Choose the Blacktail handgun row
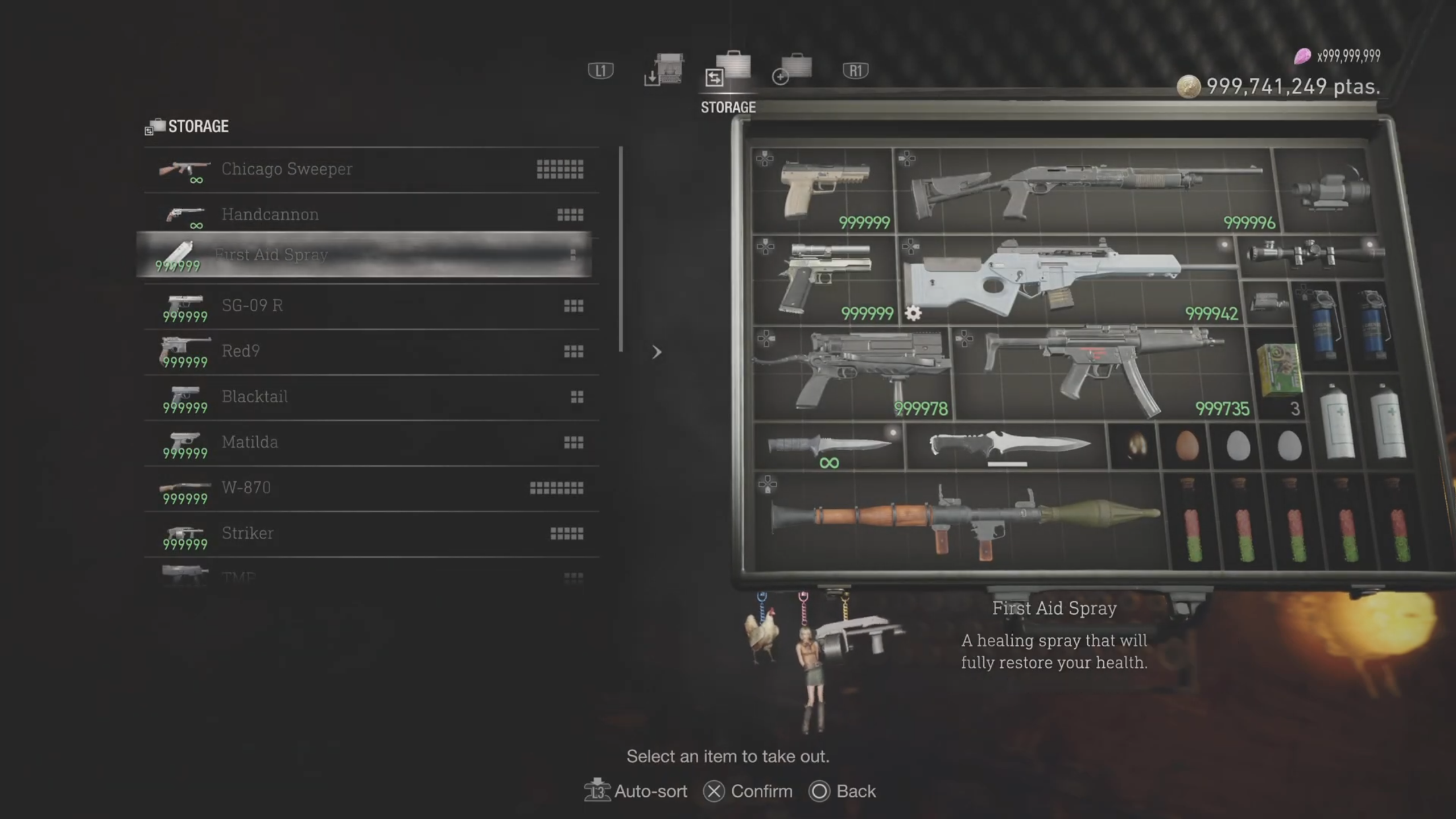 [371, 397]
